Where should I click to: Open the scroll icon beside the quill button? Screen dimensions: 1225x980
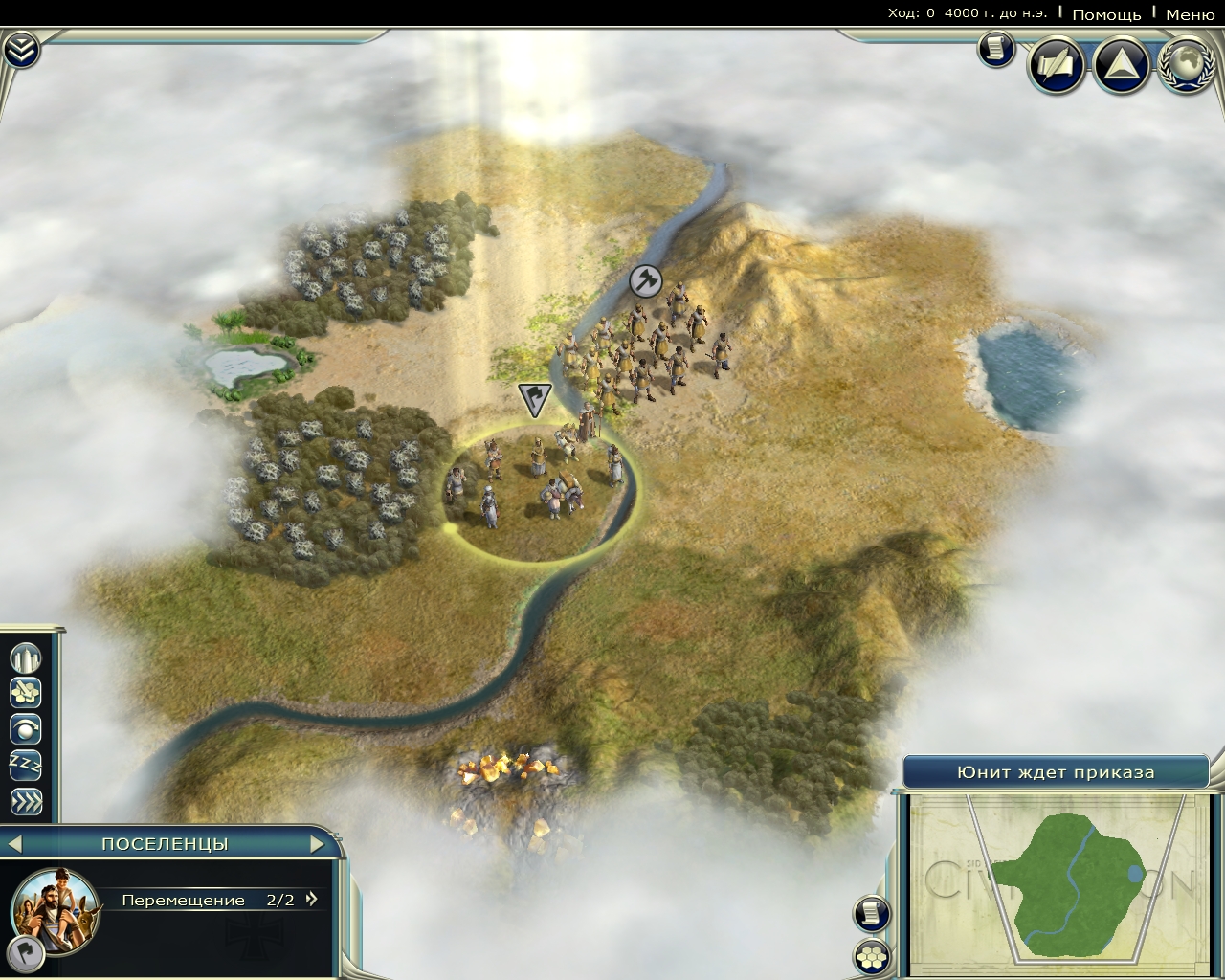[995, 49]
